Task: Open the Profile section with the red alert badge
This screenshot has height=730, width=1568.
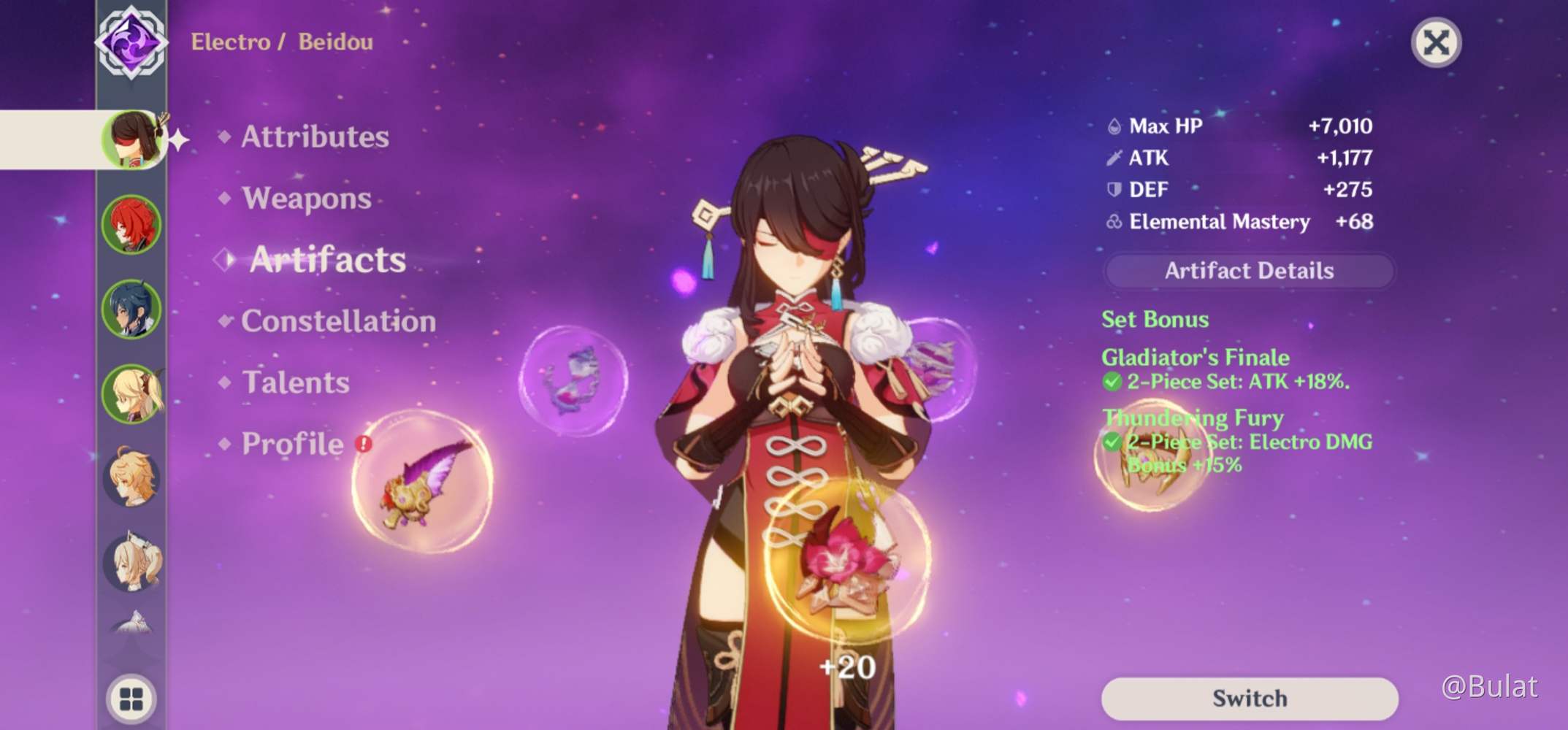Action: point(291,444)
